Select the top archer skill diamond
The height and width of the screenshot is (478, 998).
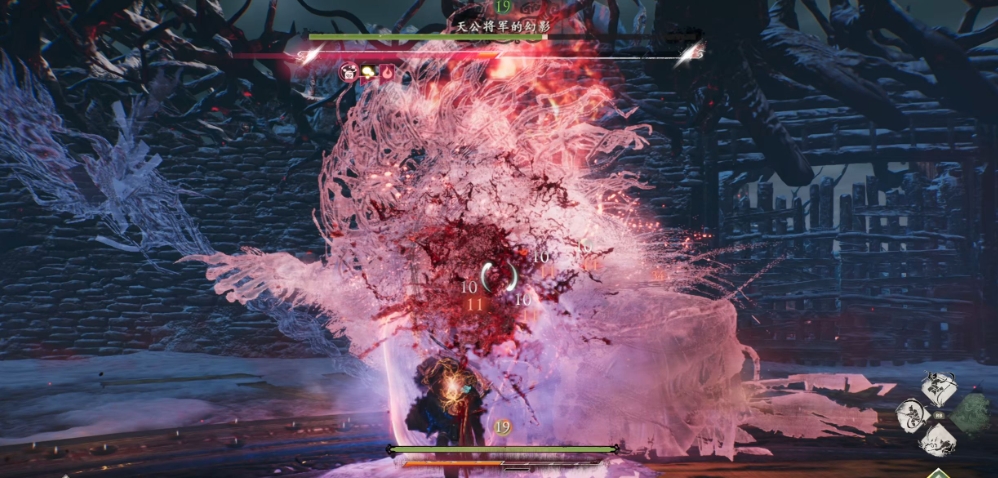click(x=939, y=388)
